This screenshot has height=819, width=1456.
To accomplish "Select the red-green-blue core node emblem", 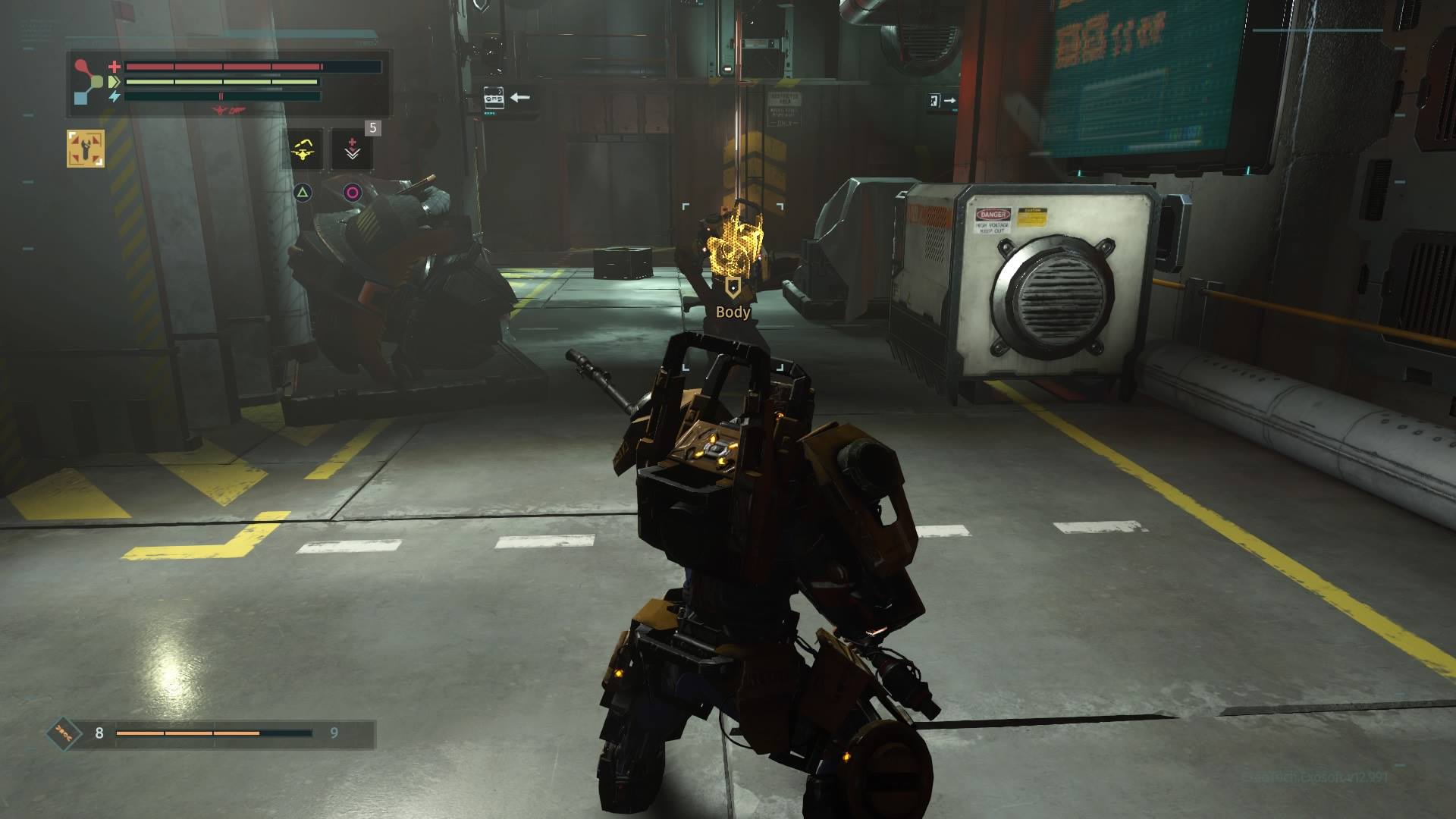I will (89, 81).
